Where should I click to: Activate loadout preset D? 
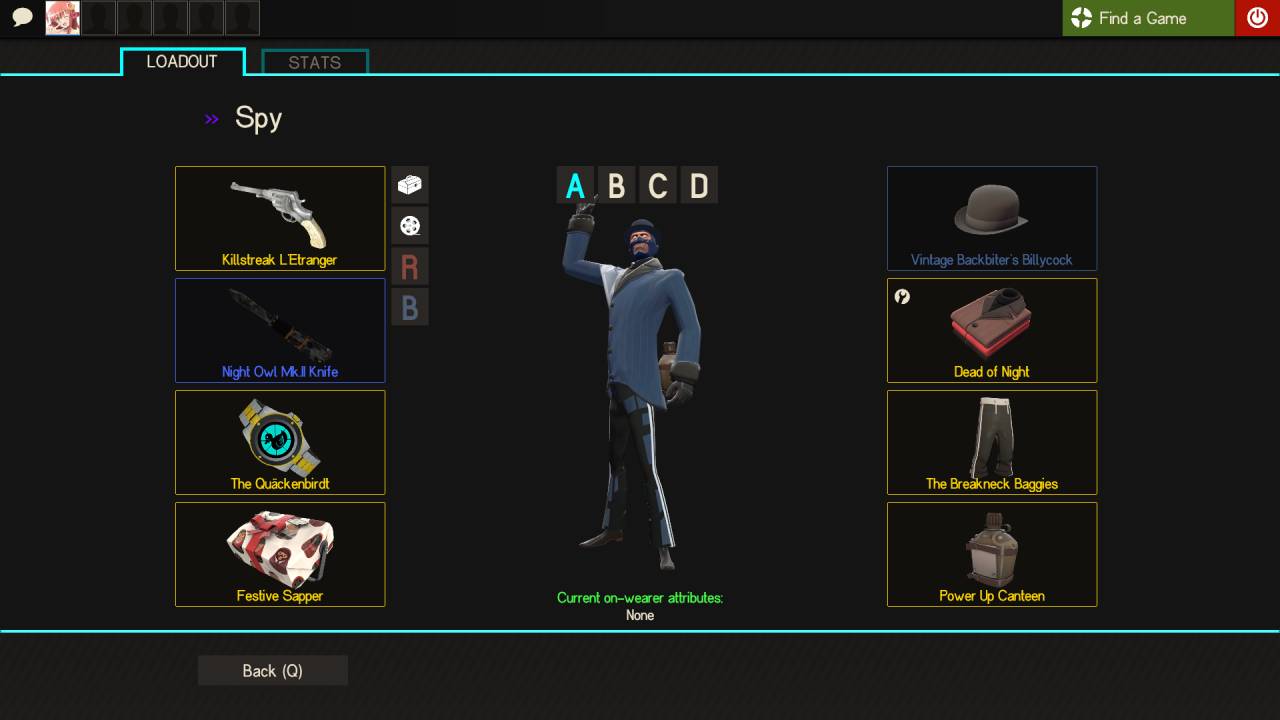point(699,186)
